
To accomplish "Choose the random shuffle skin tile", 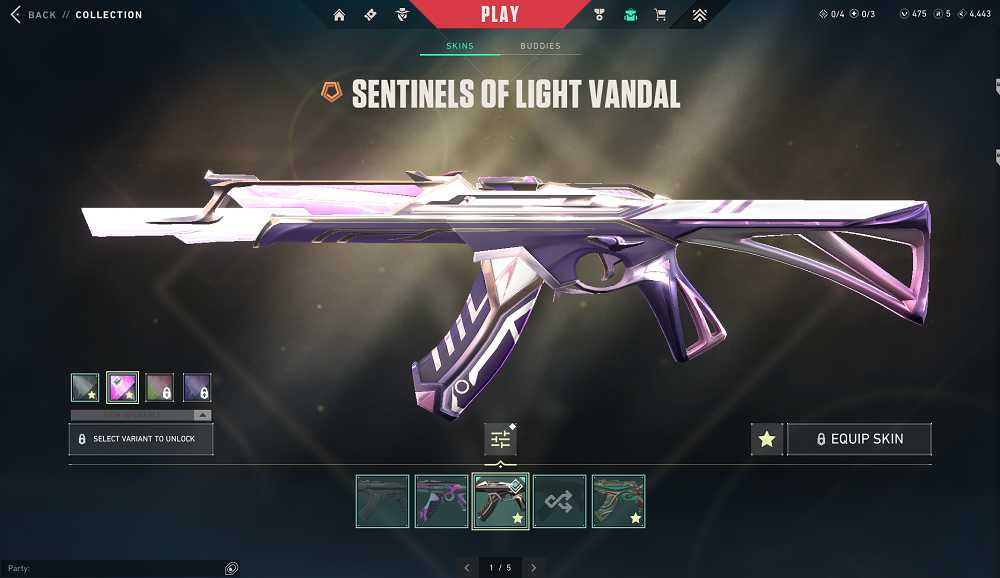I will 559,501.
